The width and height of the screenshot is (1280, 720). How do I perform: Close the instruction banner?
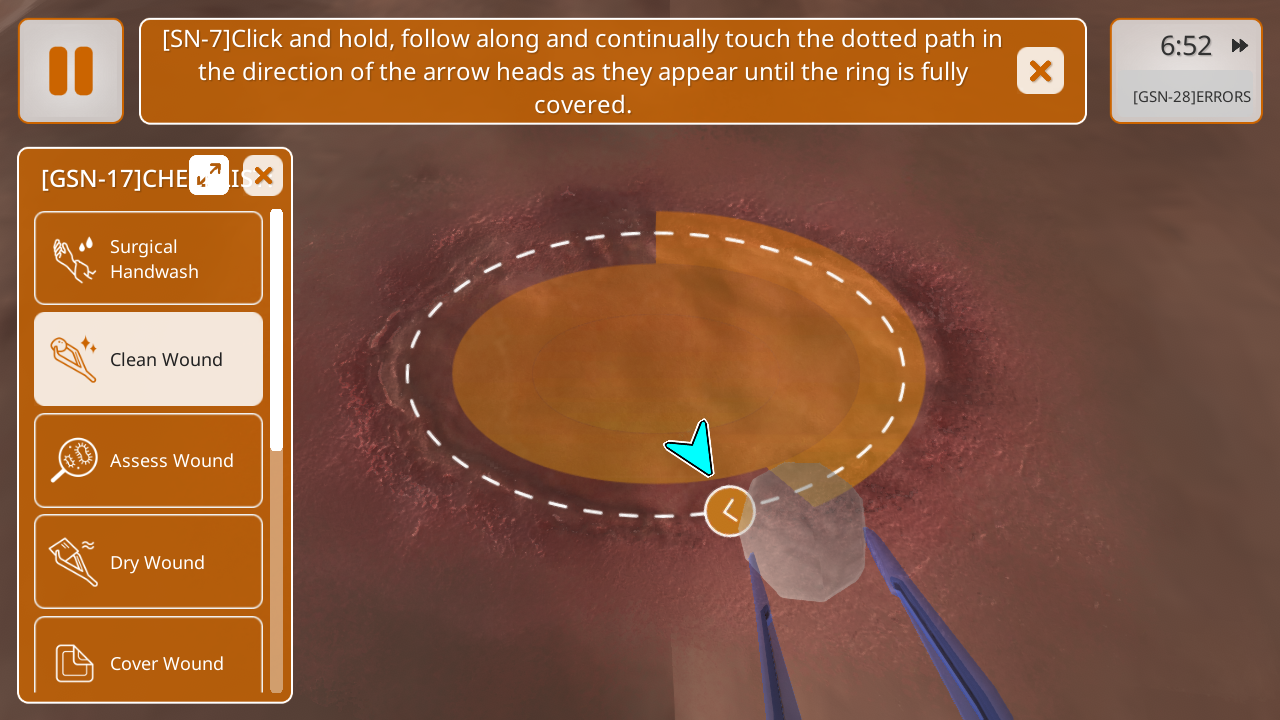click(1040, 71)
